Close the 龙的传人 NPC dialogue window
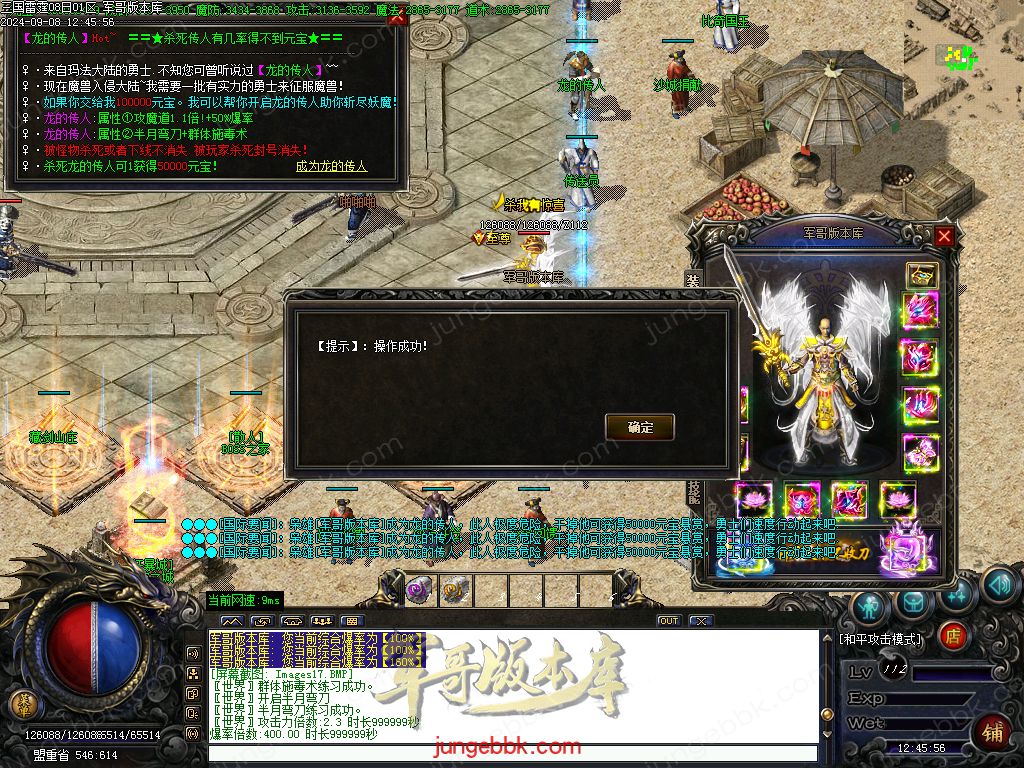This screenshot has width=1024, height=768. point(397,16)
